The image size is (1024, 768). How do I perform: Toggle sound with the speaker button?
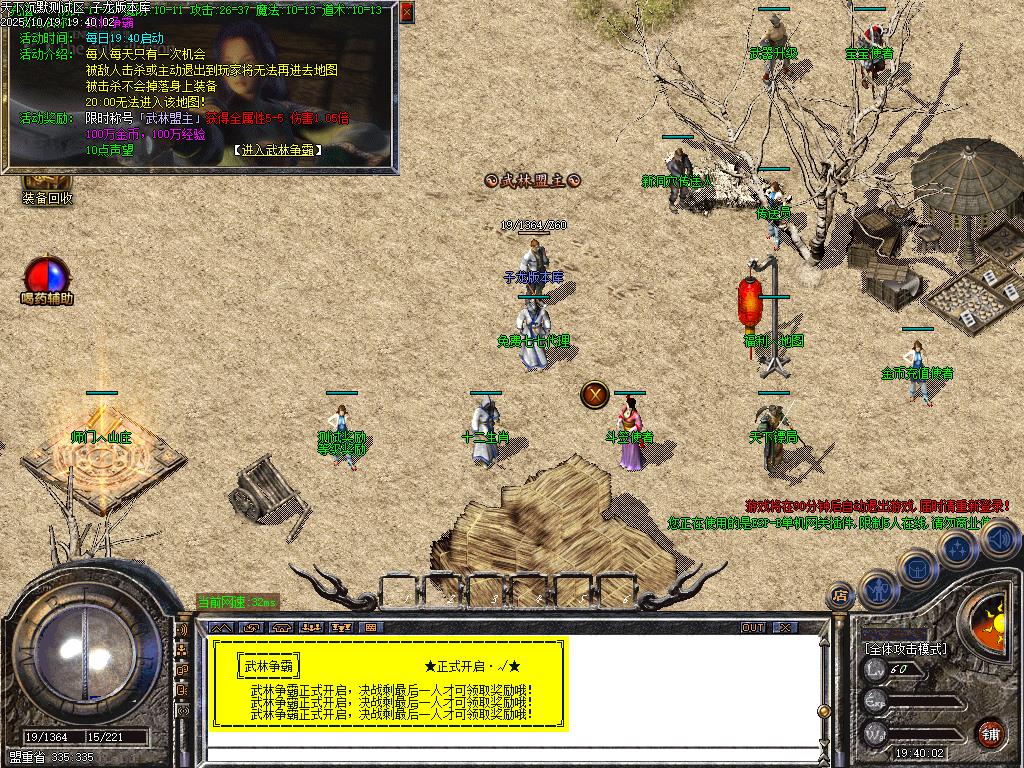click(999, 539)
